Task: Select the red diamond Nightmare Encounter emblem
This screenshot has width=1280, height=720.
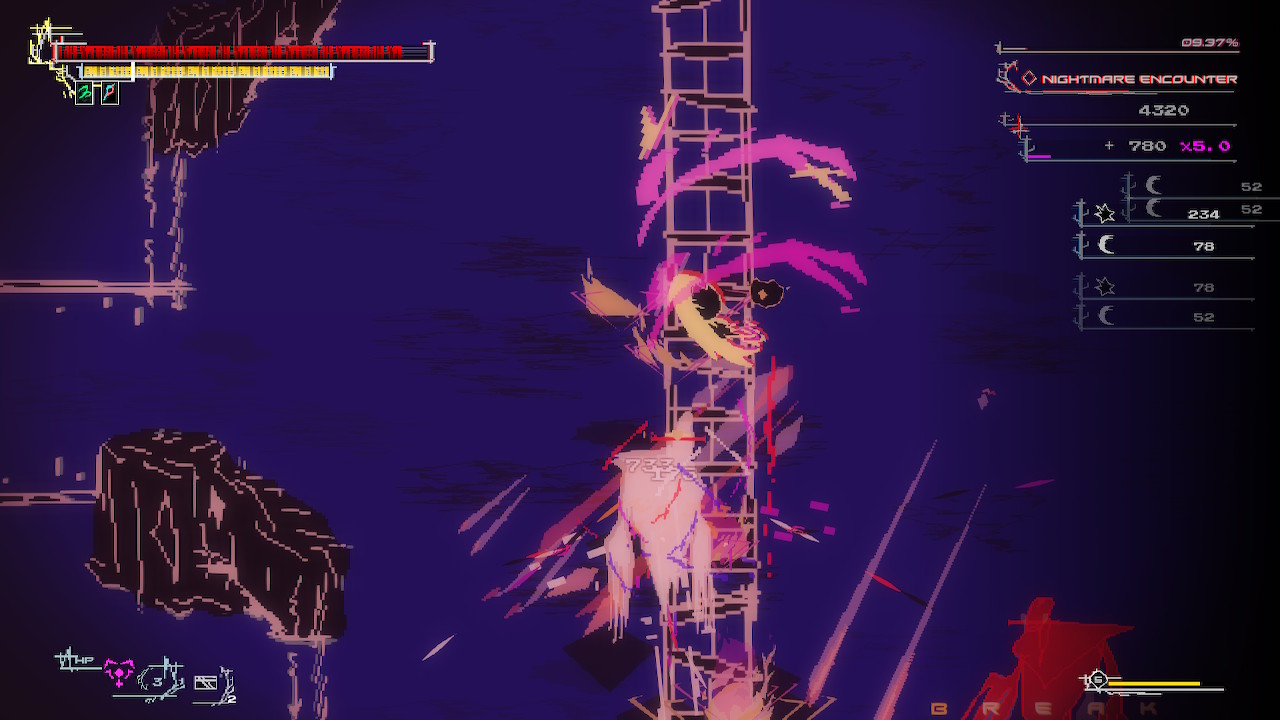Action: tap(1029, 76)
